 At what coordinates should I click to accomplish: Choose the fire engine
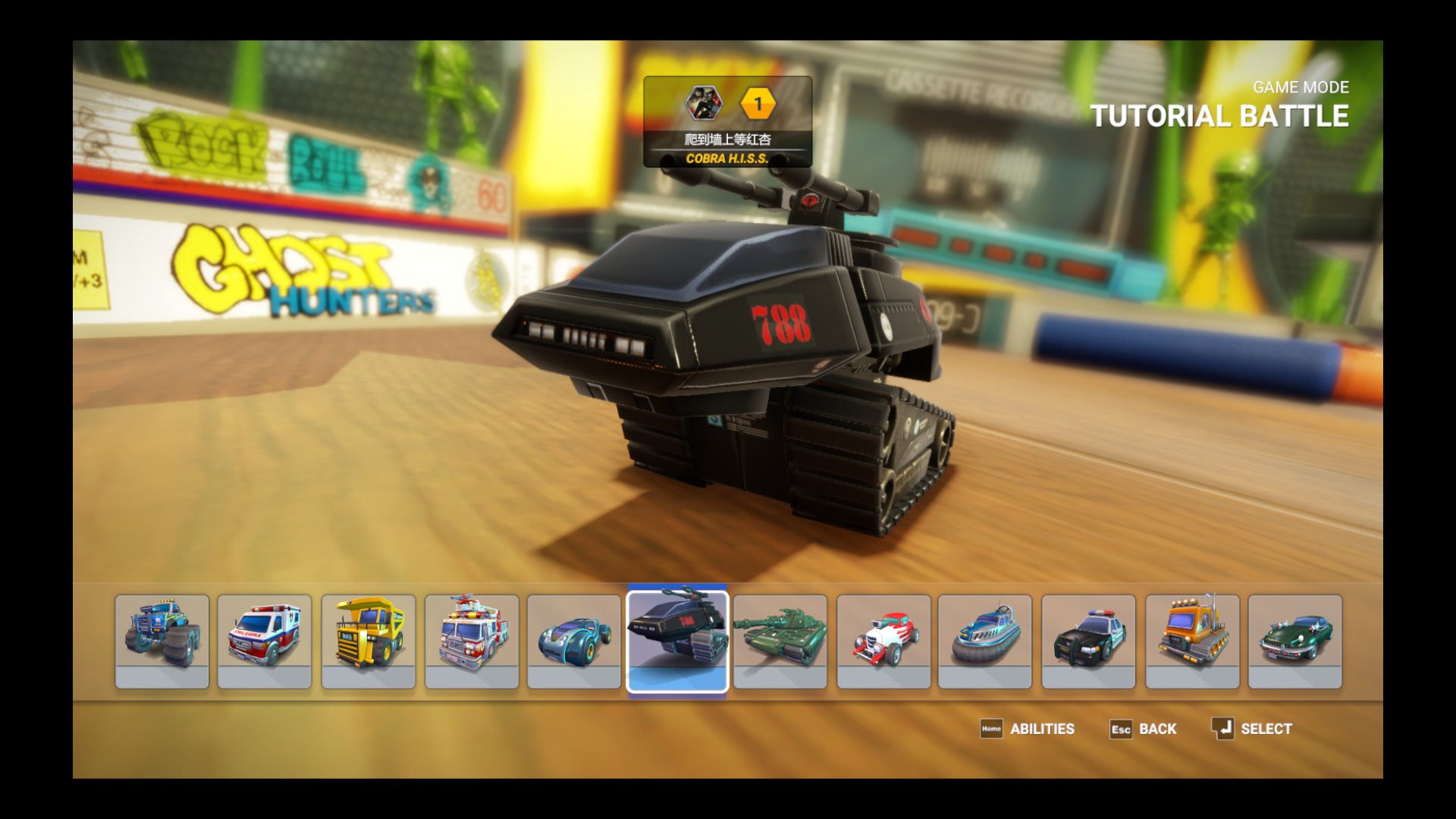click(471, 641)
